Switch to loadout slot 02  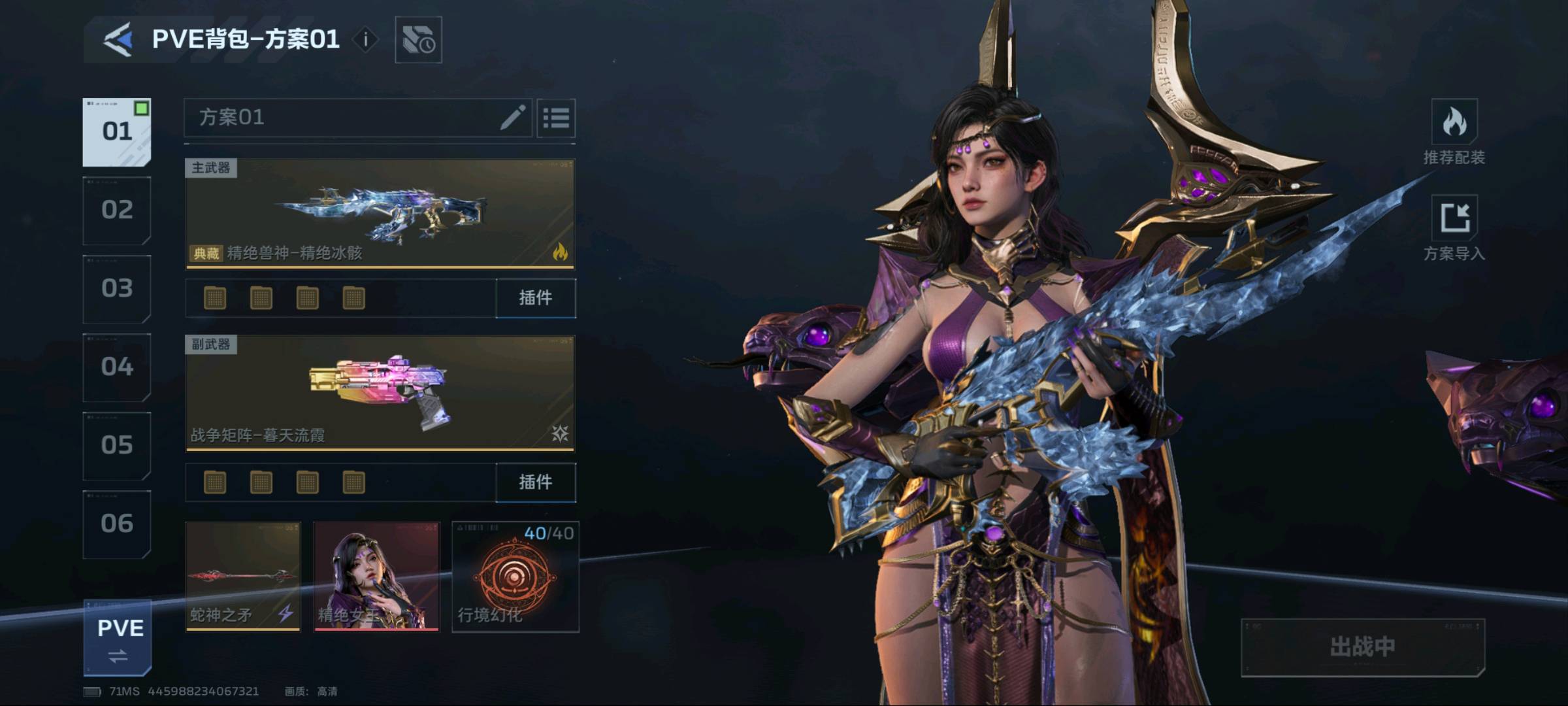point(117,210)
